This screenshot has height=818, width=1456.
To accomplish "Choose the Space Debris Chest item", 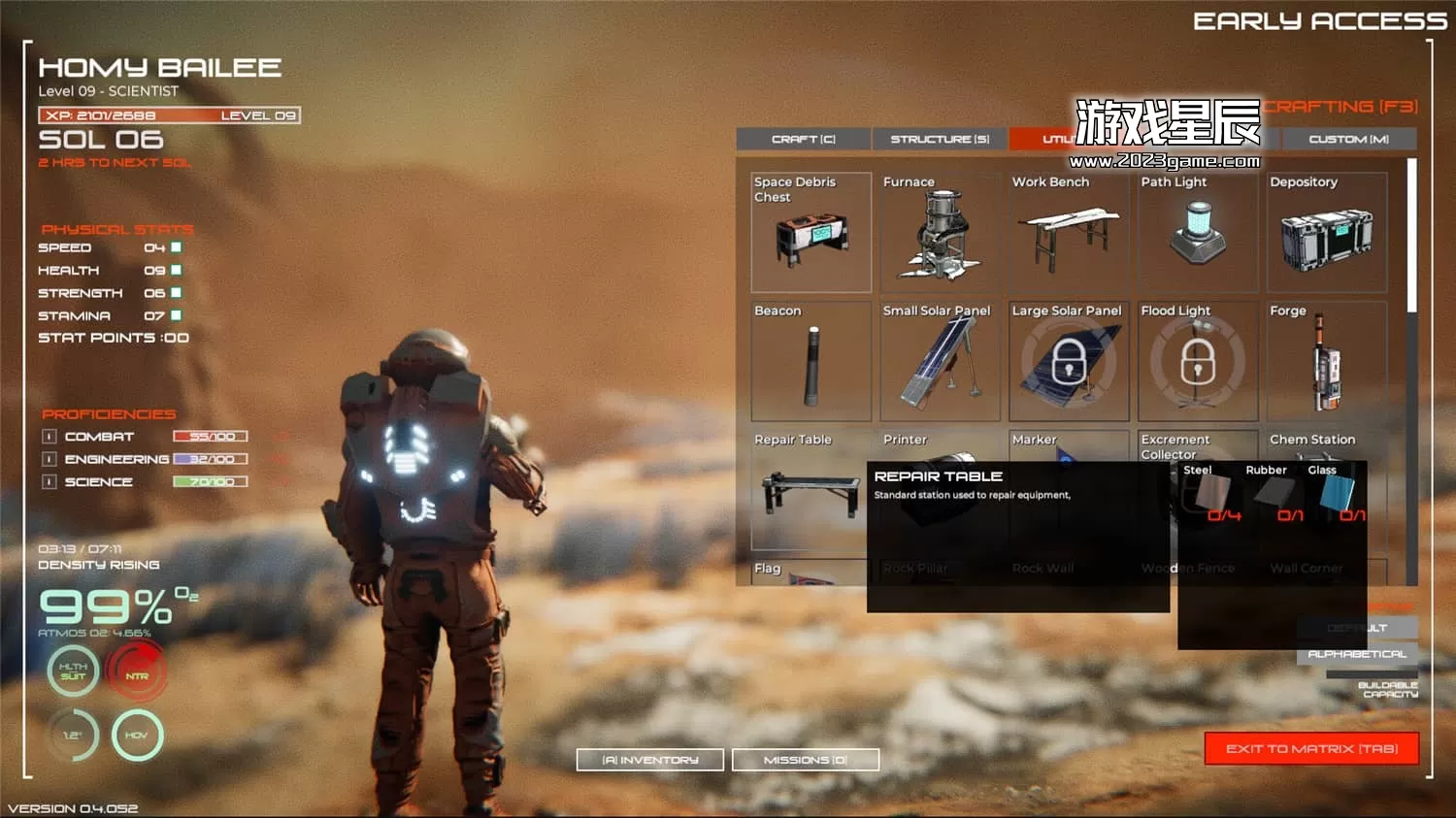I will click(811, 233).
